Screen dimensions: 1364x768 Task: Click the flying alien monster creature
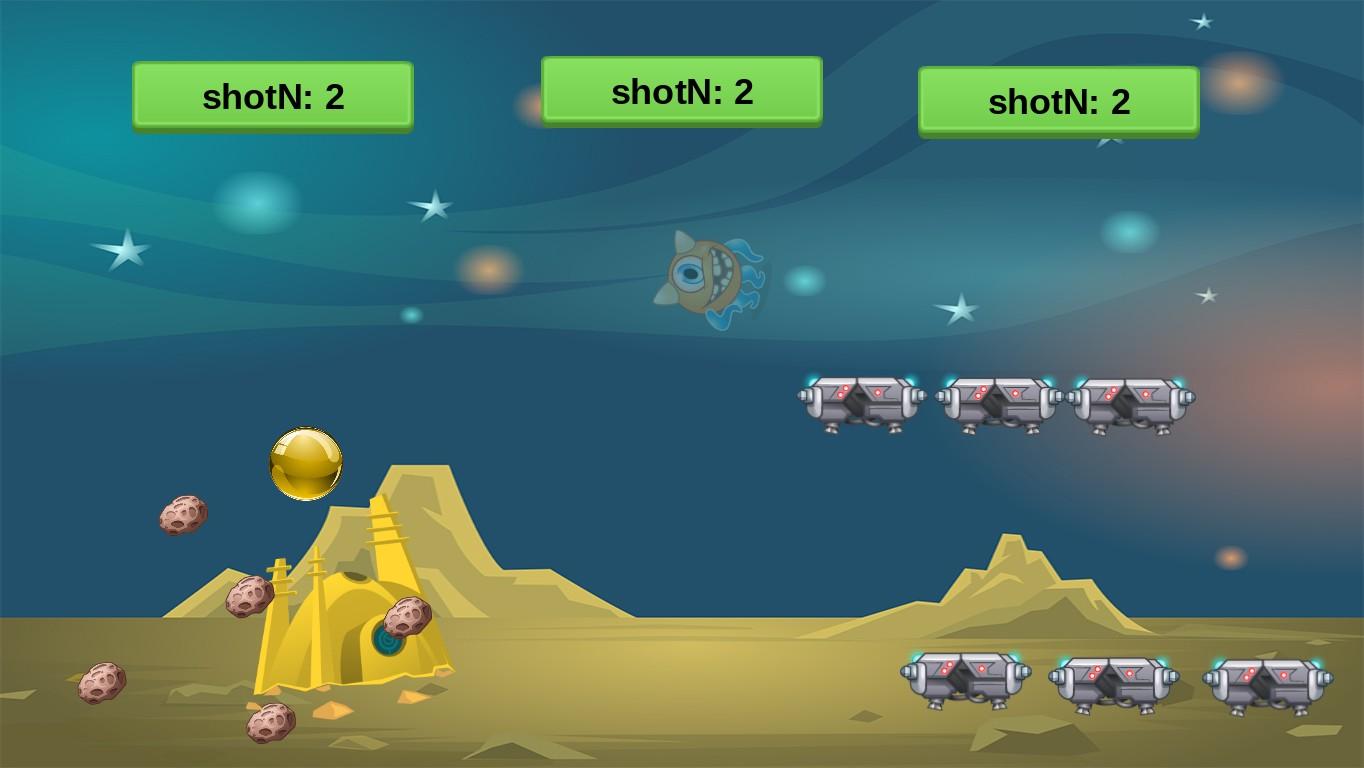(706, 277)
